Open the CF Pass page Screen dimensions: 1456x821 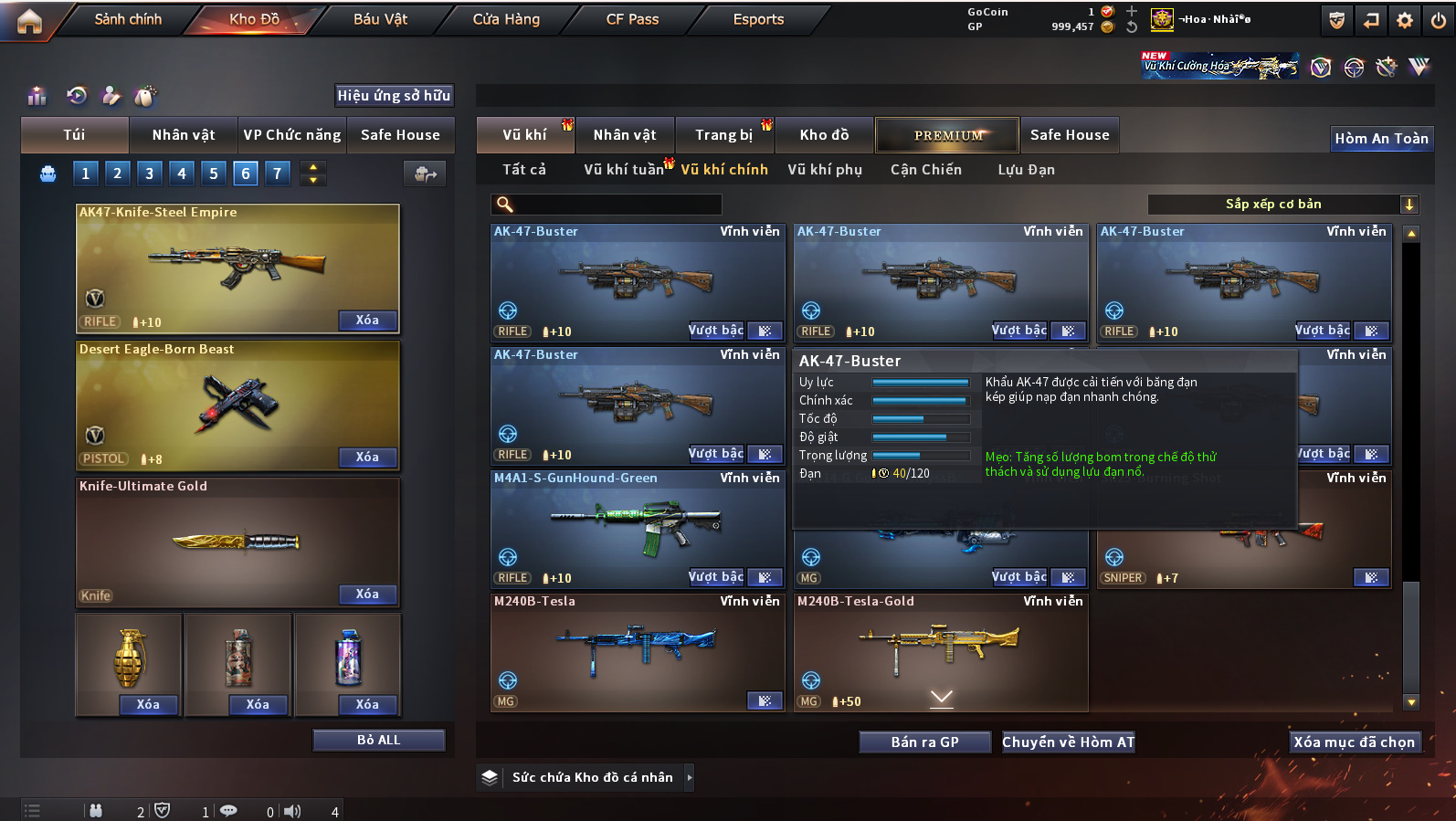pos(632,19)
